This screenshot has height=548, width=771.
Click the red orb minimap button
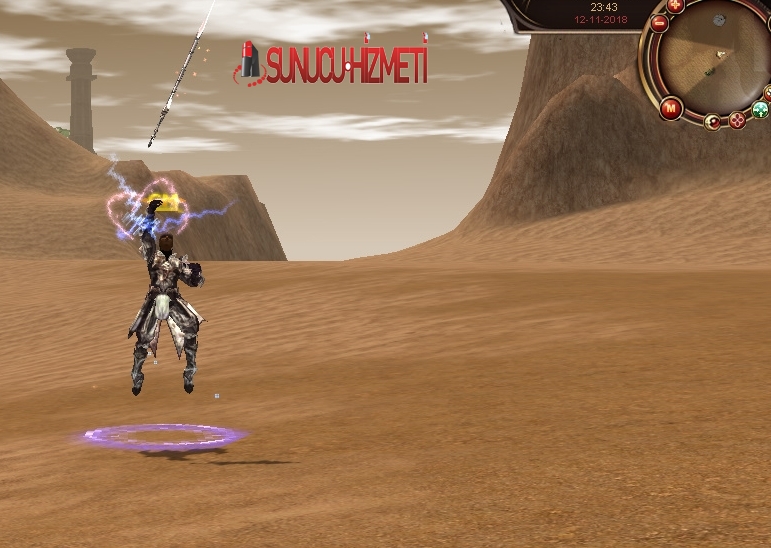coord(713,122)
